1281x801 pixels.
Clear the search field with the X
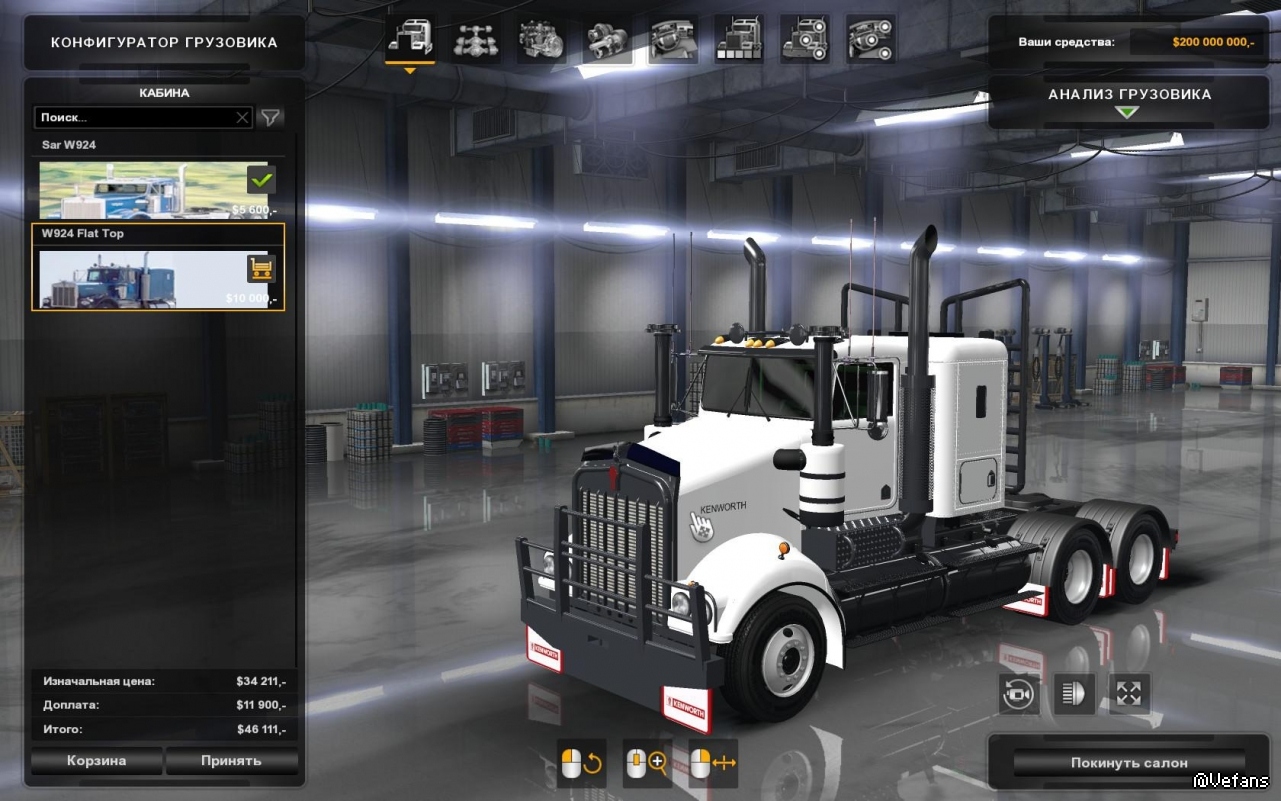(242, 118)
